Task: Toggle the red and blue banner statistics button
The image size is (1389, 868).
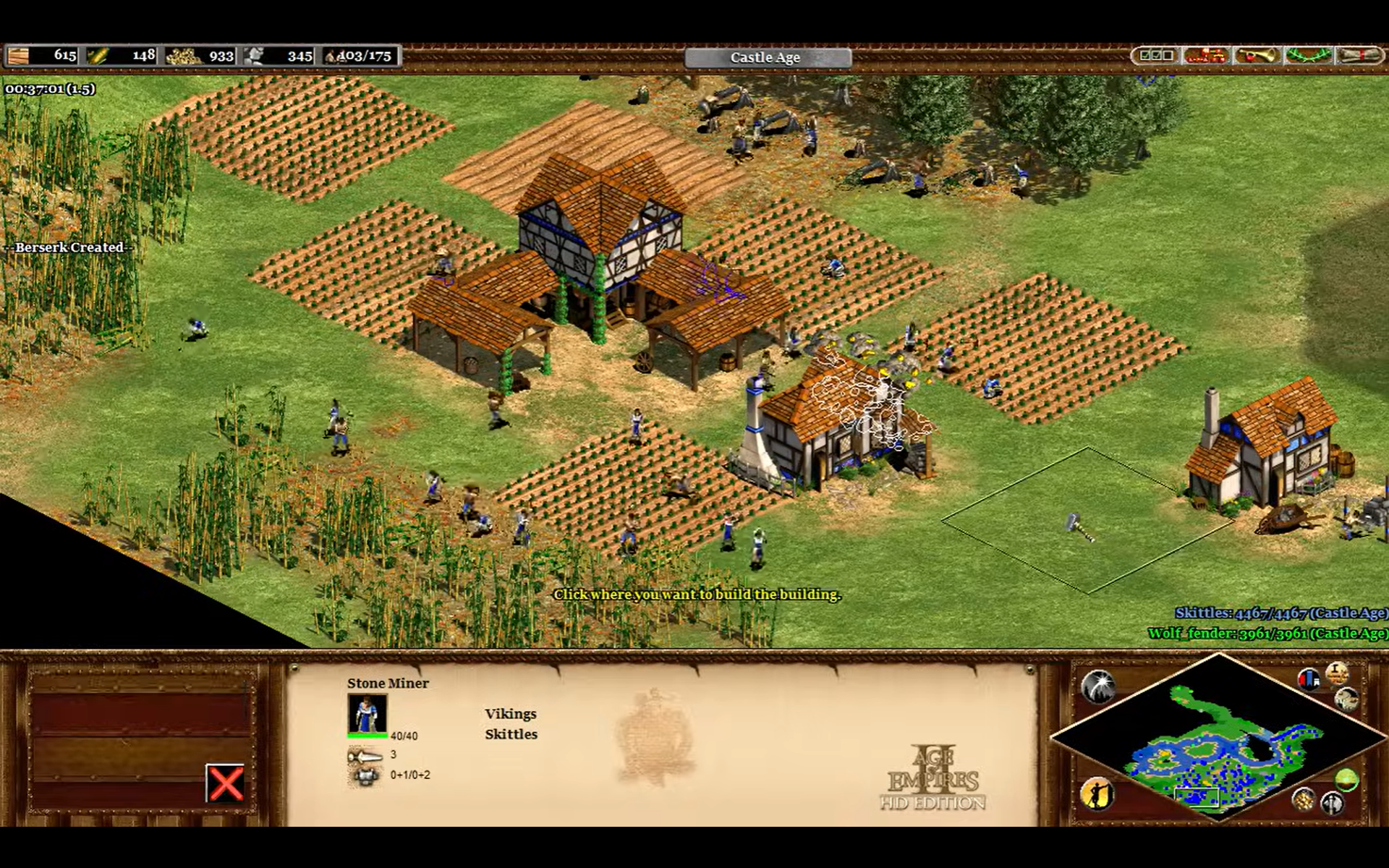Action: click(1309, 679)
